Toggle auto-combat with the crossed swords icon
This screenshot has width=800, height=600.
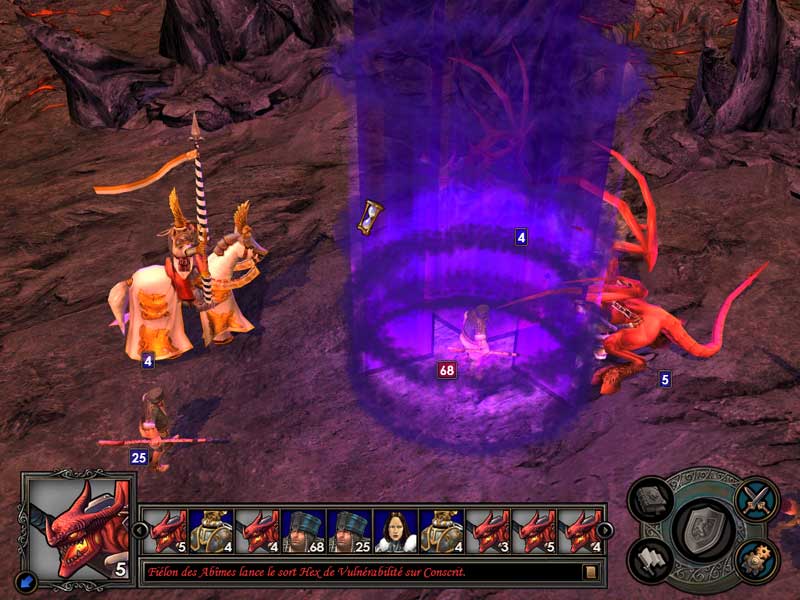click(x=757, y=498)
